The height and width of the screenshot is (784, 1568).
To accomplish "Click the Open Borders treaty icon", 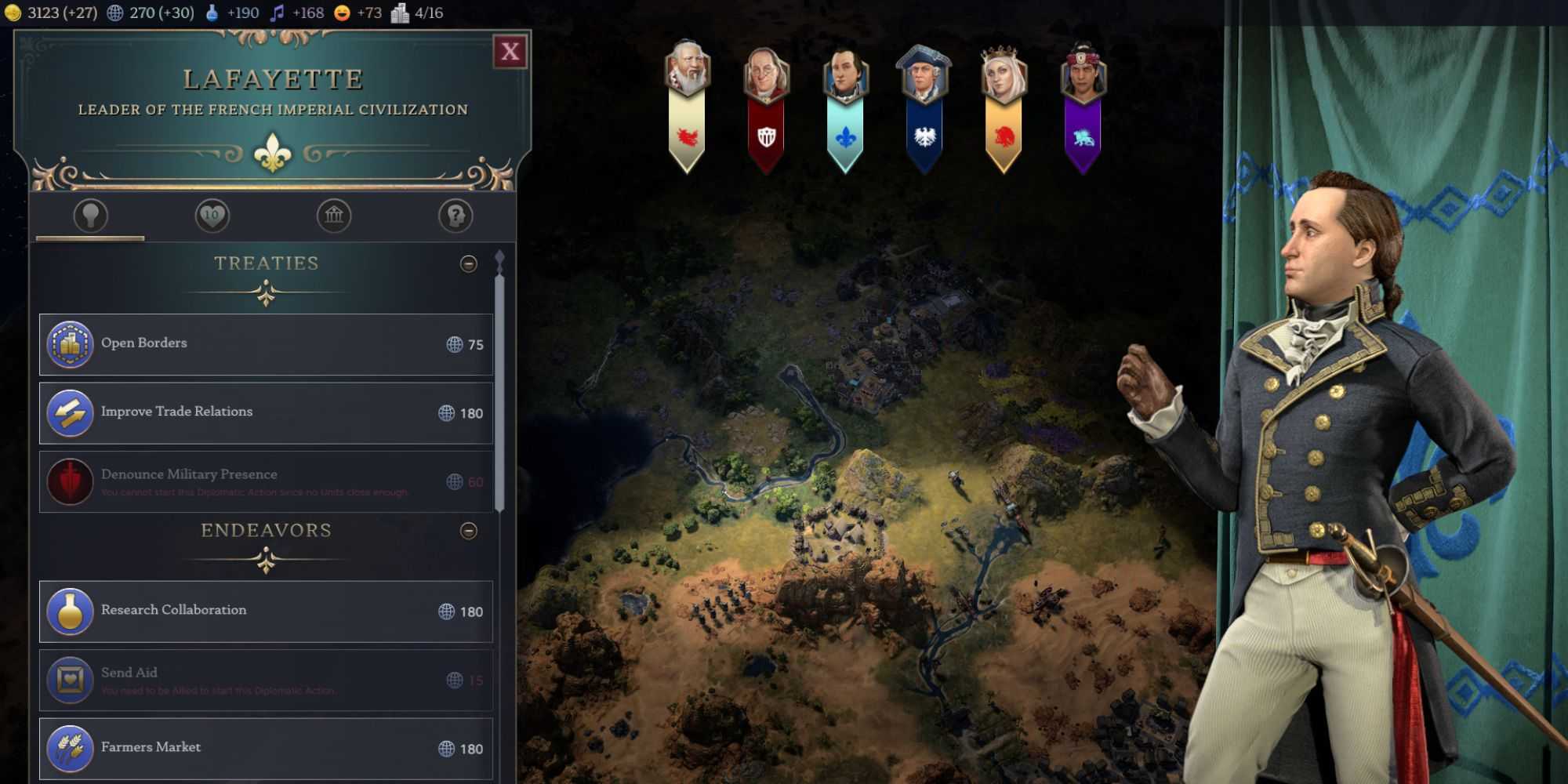I will pyautogui.click(x=71, y=343).
